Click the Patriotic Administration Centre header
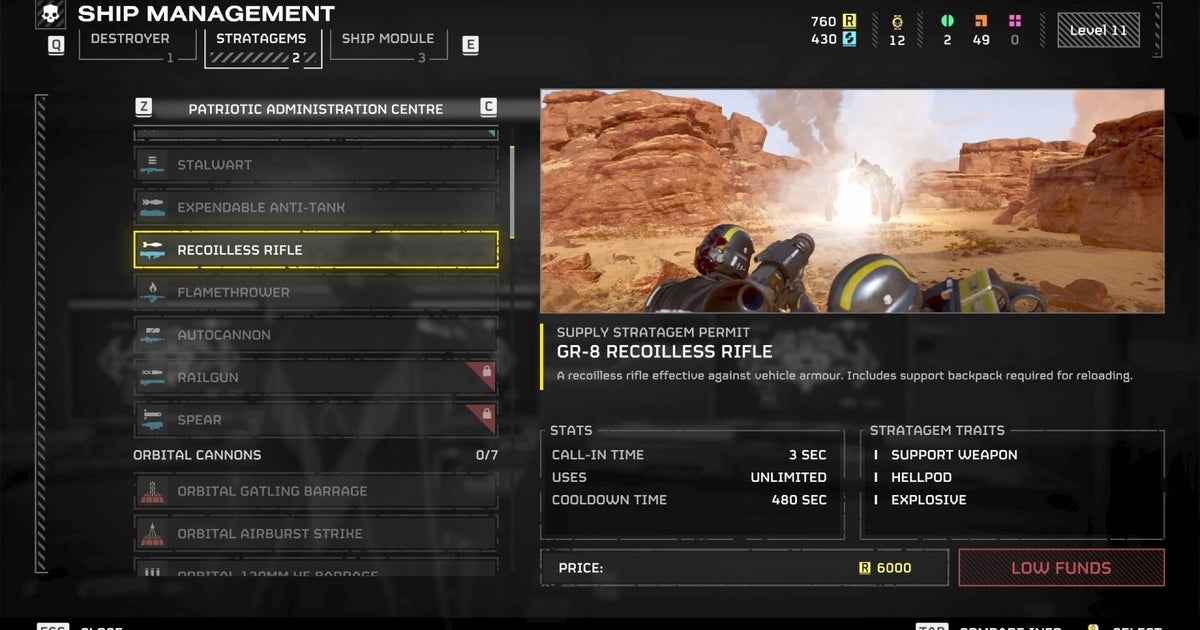This screenshot has height=630, width=1200. (x=316, y=109)
